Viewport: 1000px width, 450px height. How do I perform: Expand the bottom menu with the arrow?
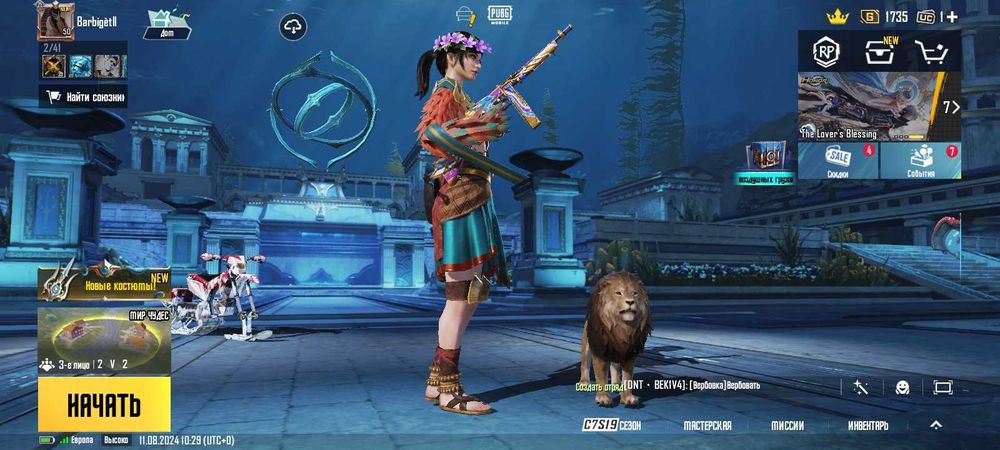pyautogui.click(x=936, y=424)
